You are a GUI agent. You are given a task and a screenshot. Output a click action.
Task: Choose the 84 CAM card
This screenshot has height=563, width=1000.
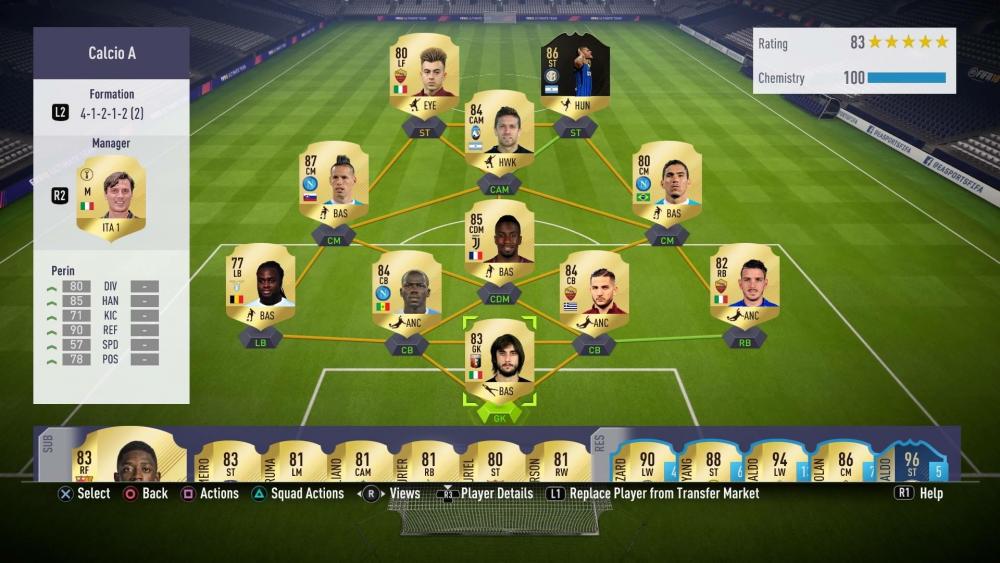(499, 134)
